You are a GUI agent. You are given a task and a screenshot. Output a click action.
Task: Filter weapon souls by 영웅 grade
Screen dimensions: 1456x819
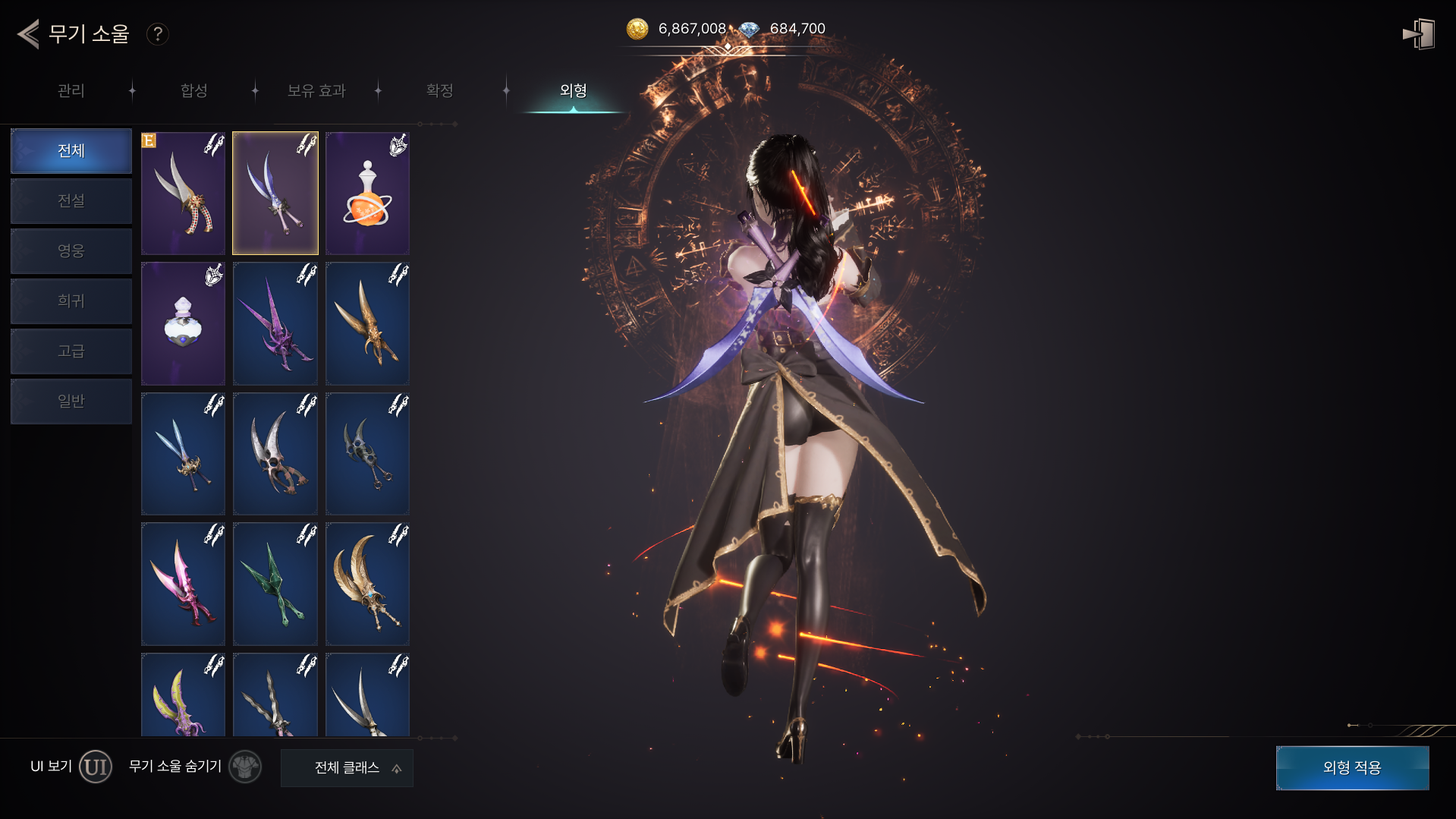pyautogui.click(x=71, y=251)
